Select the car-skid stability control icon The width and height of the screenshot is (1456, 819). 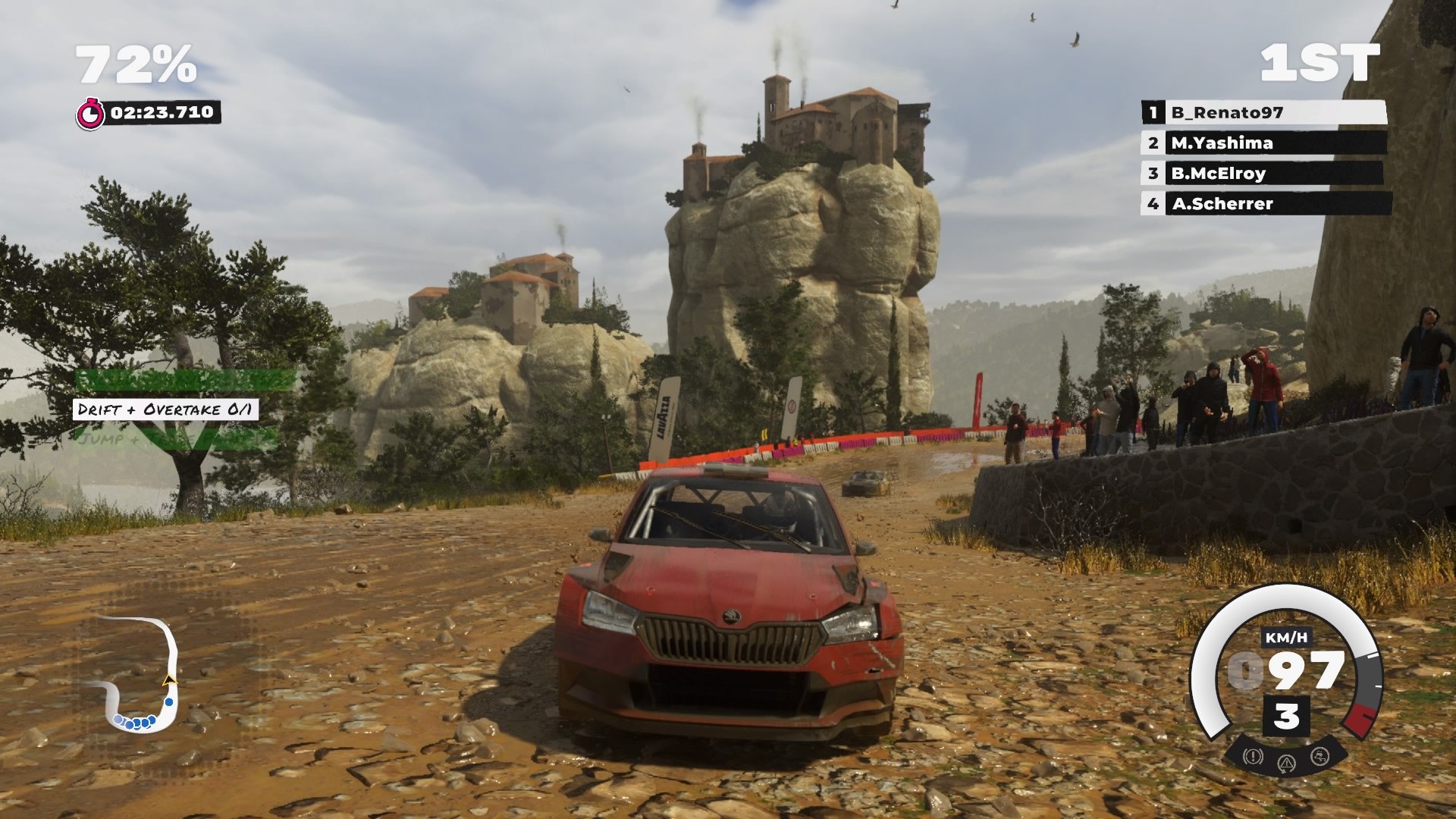pos(1319,756)
